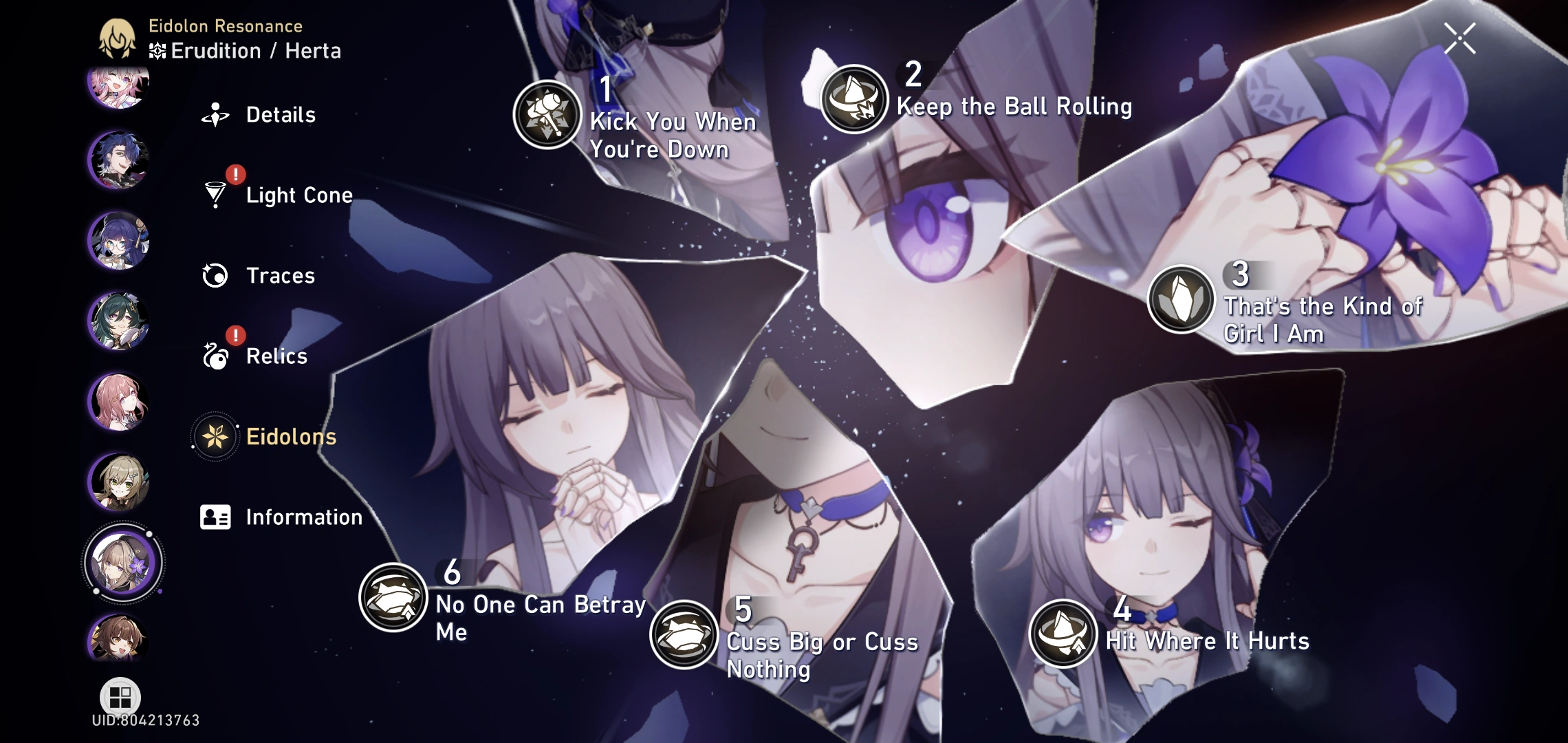
Task: Switch to the Traces tab
Action: [x=280, y=276]
